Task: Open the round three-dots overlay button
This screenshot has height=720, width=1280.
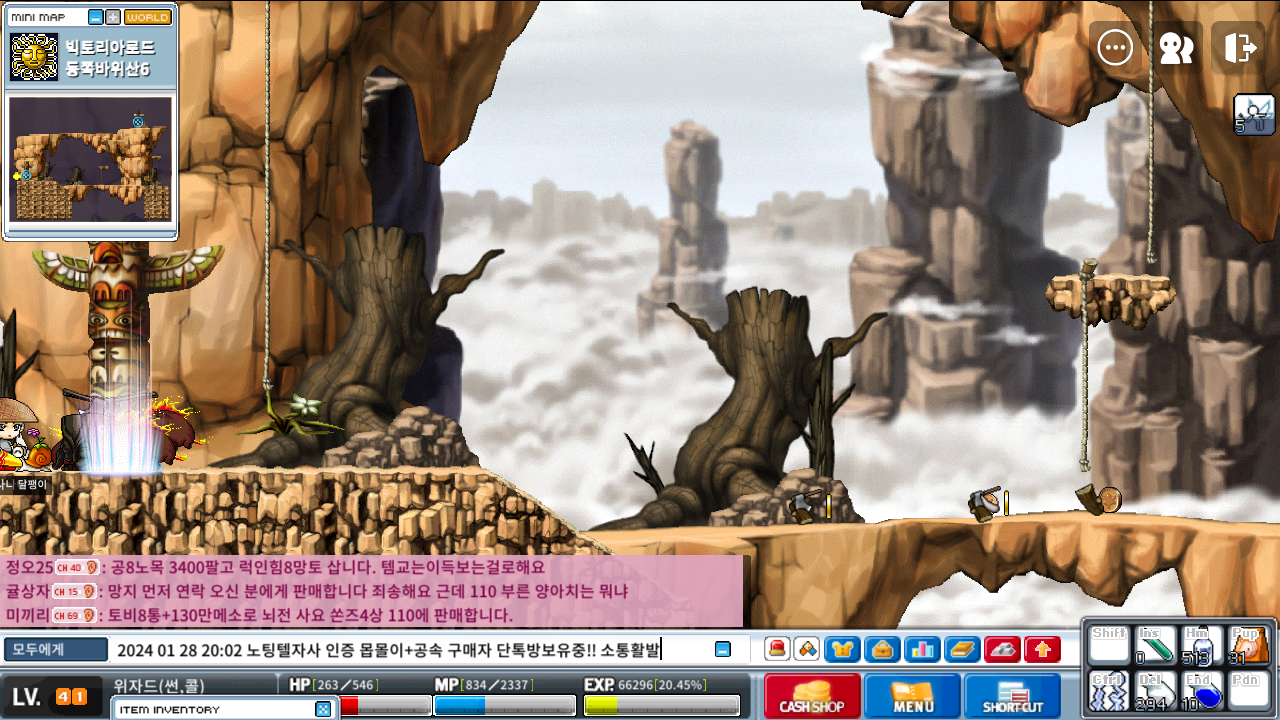Action: point(1115,48)
